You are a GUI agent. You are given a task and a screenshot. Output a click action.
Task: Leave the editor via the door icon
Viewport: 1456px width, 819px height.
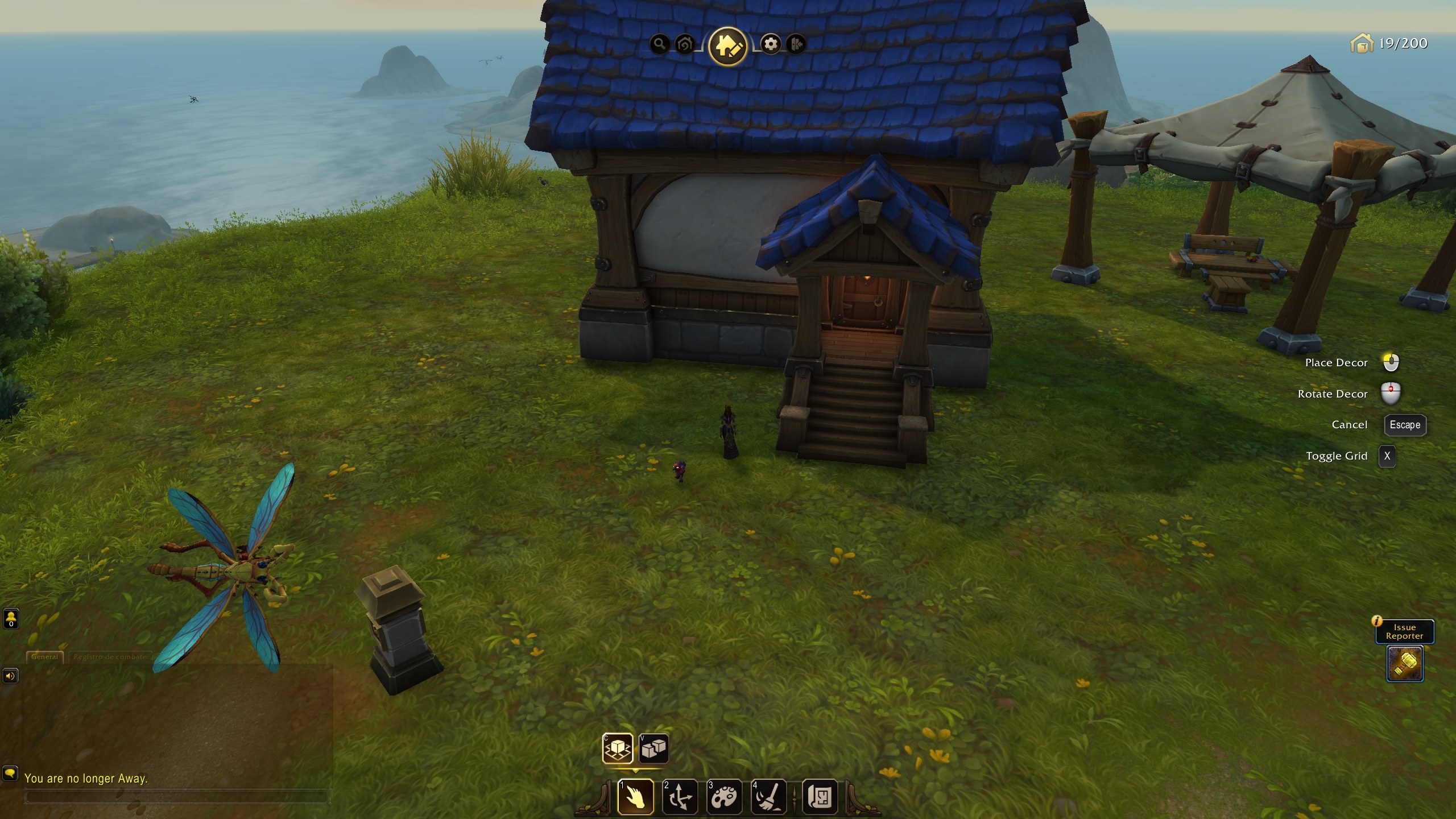[x=796, y=44]
